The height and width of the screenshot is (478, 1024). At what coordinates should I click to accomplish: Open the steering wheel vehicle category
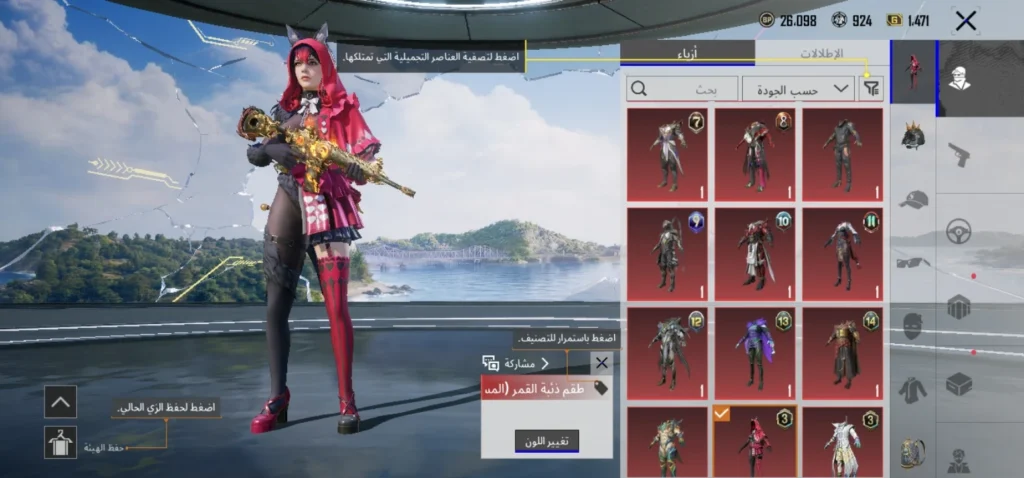click(x=959, y=230)
